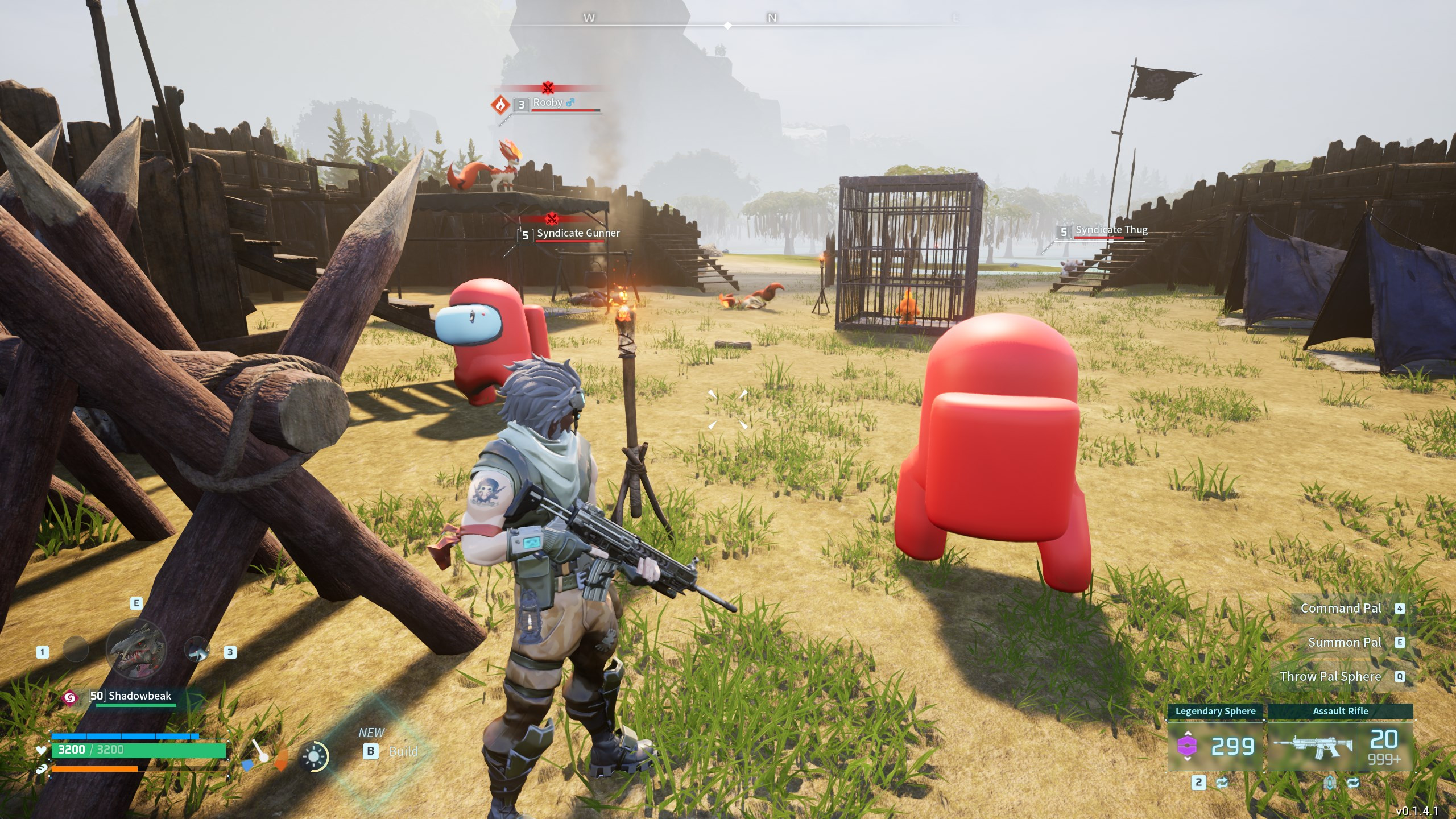Click the dark element icon next to Shadowbeak
This screenshot has width=1456, height=819.
(71, 697)
